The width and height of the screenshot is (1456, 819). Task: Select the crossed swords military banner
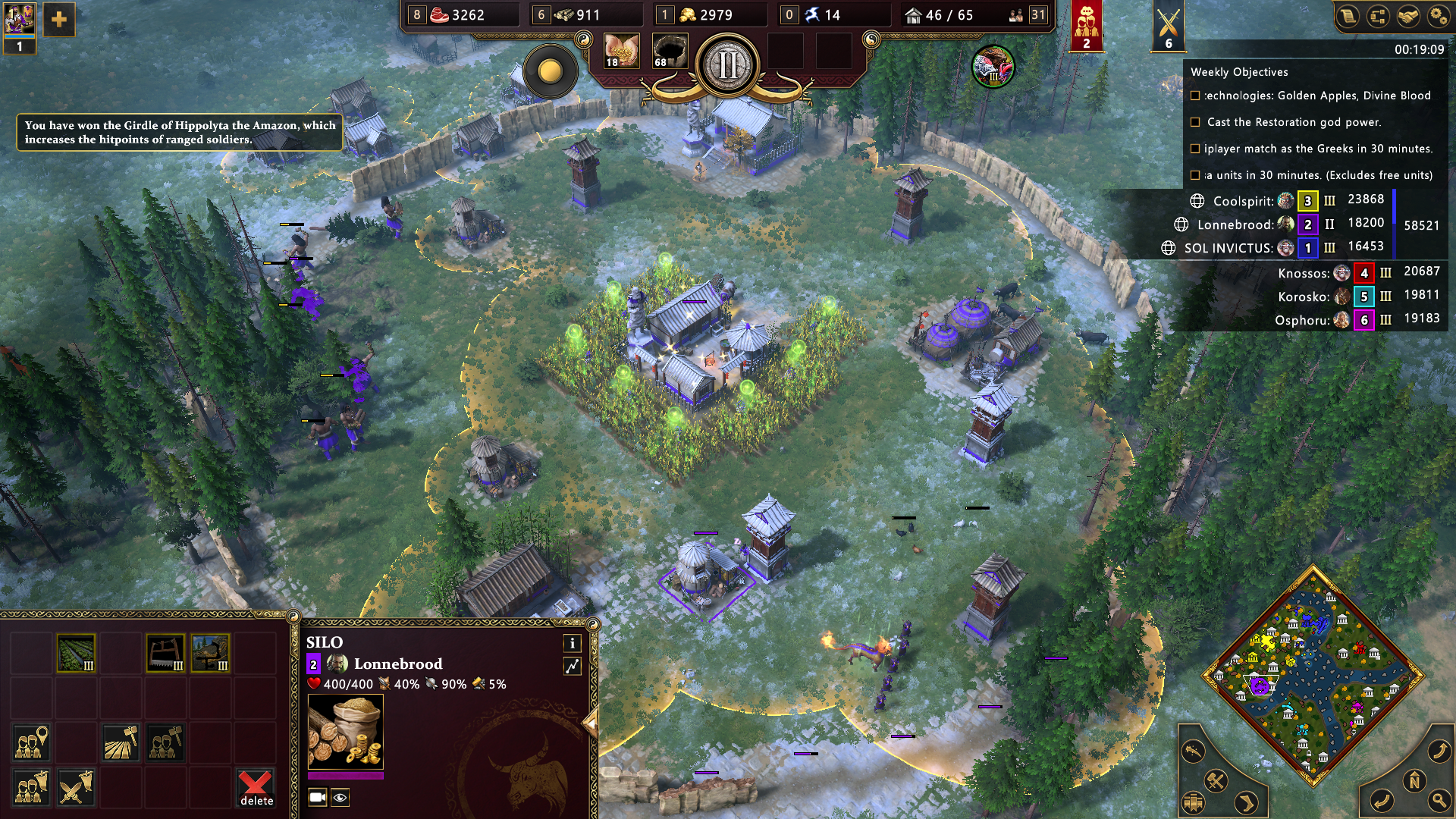pos(1169,26)
